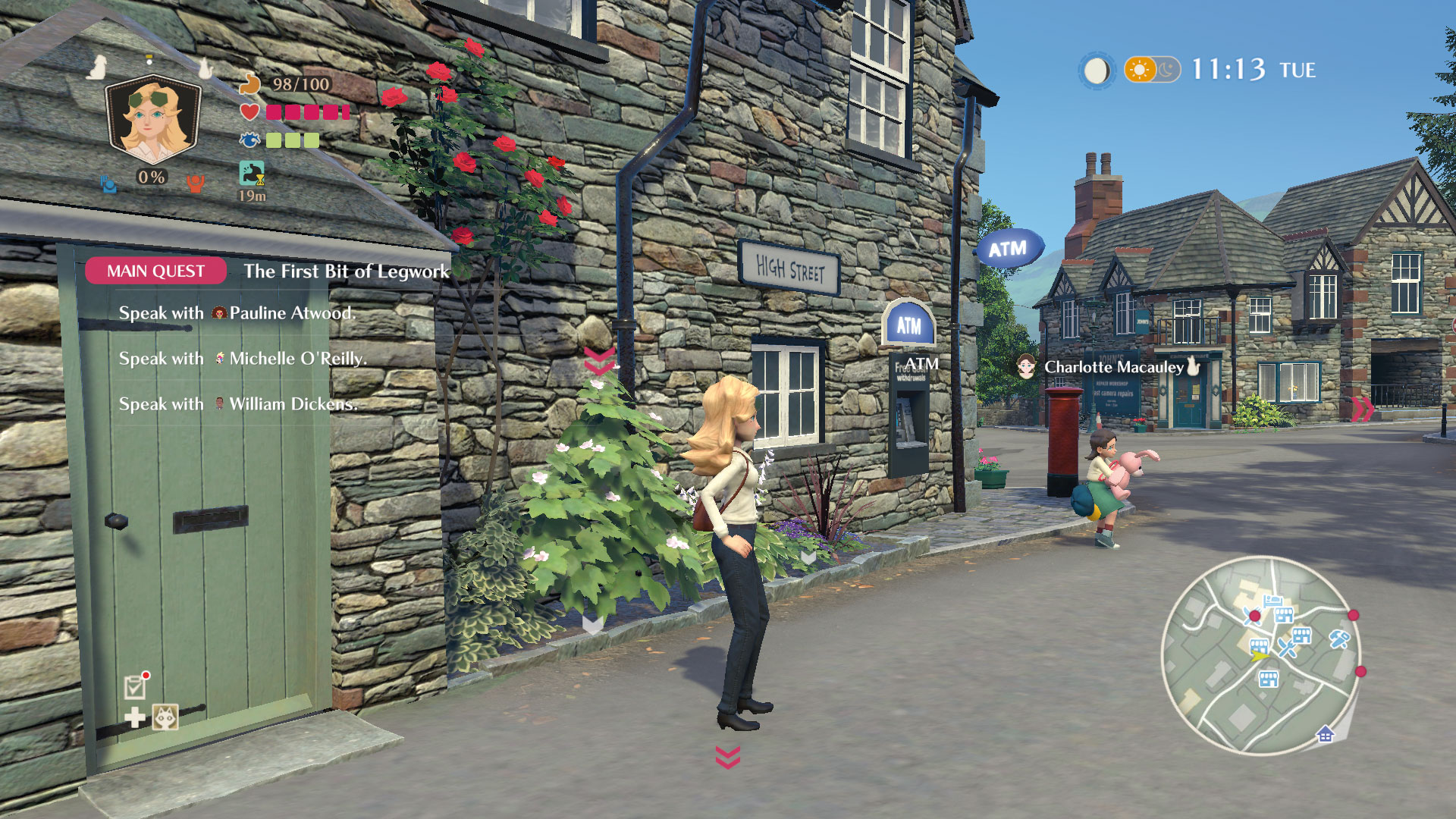Click the blue waving hand figure icon
This screenshot has height=819, width=1456.
(108, 183)
